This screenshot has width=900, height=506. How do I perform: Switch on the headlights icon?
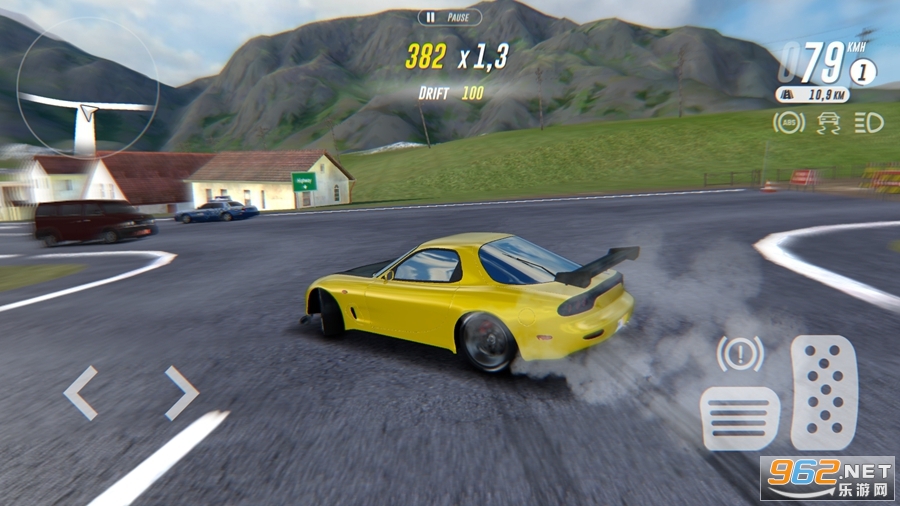click(x=868, y=123)
